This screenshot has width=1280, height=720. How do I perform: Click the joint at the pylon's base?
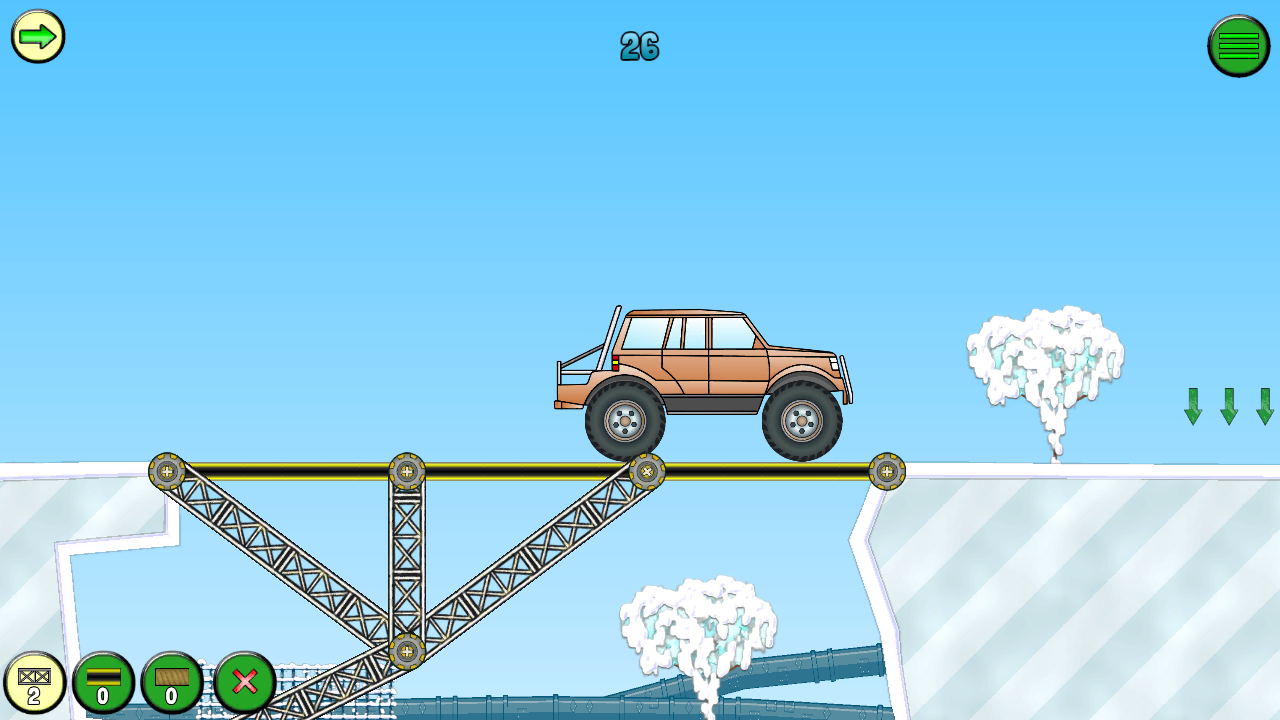(x=408, y=652)
